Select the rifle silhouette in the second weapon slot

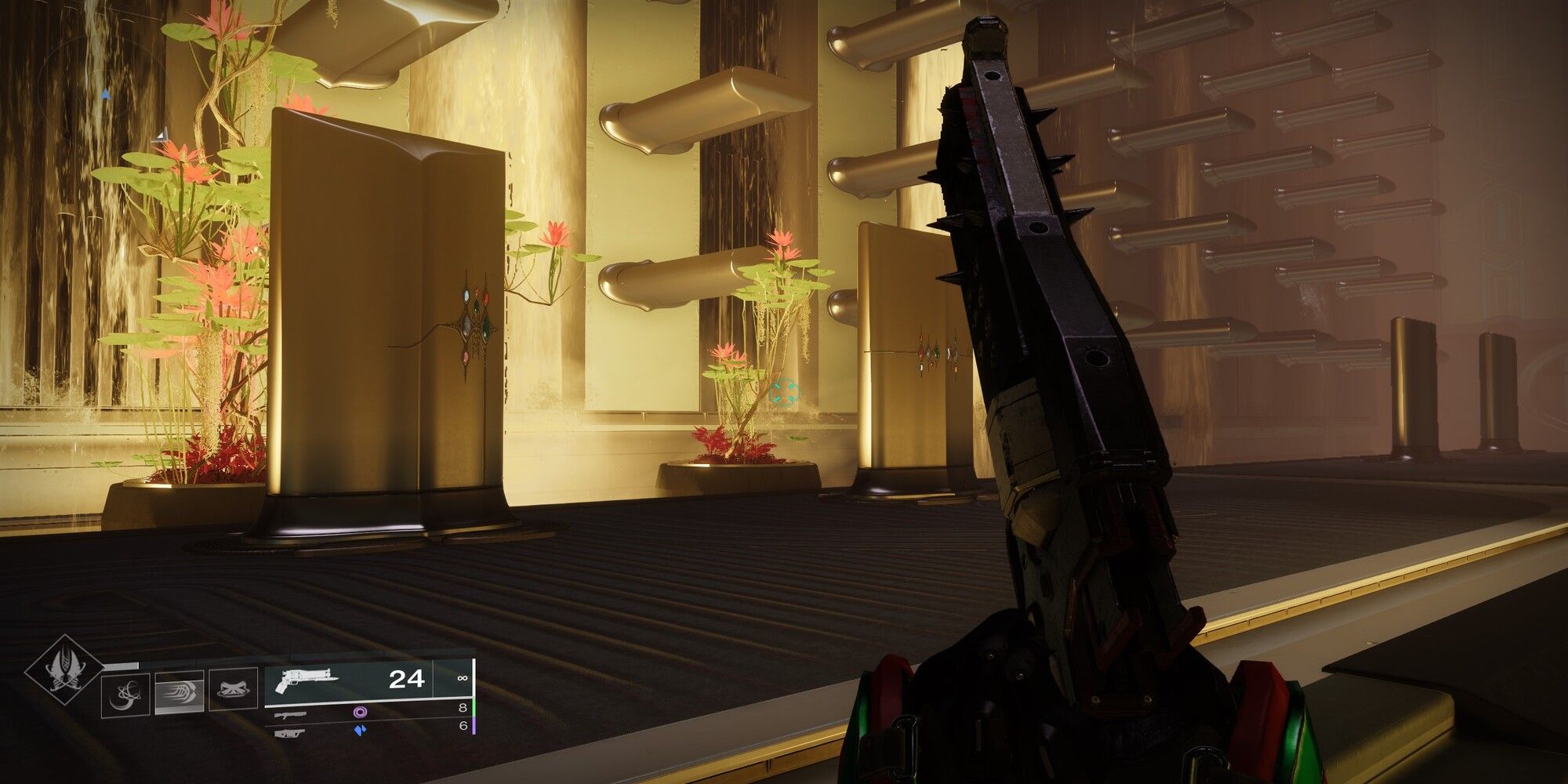[291, 714]
